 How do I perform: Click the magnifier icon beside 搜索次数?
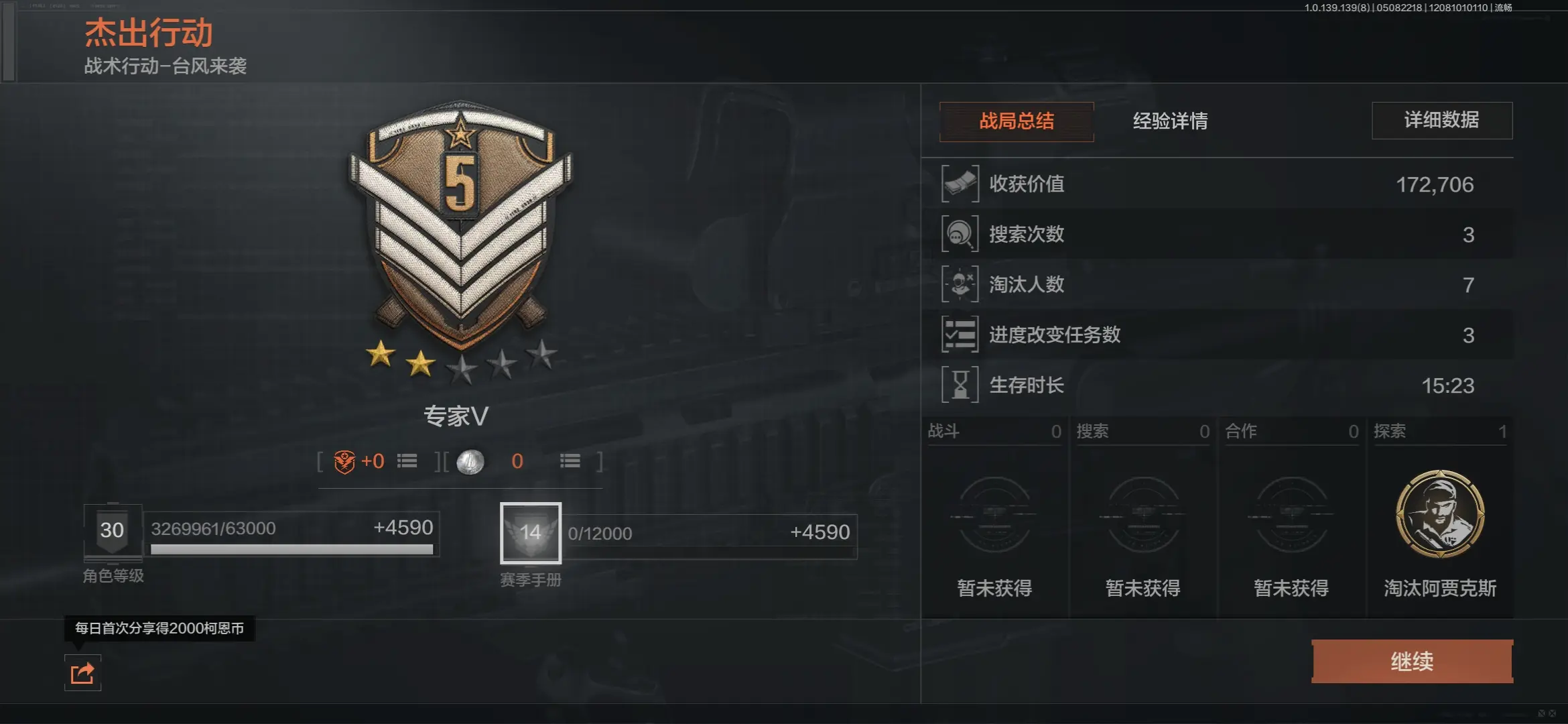961,234
